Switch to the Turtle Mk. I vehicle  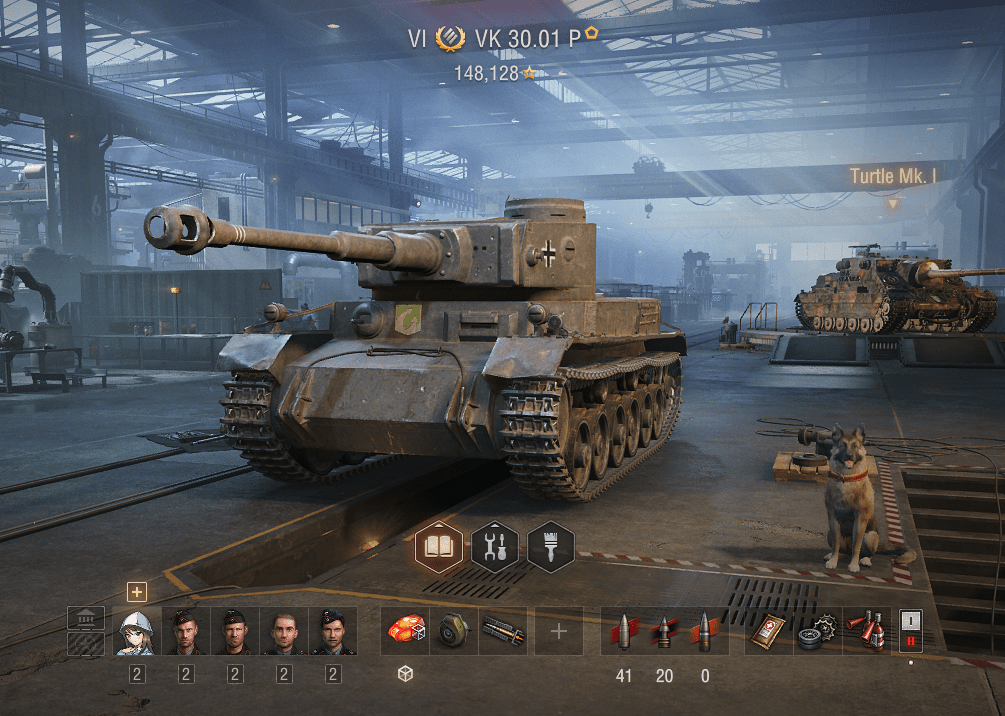(x=893, y=177)
